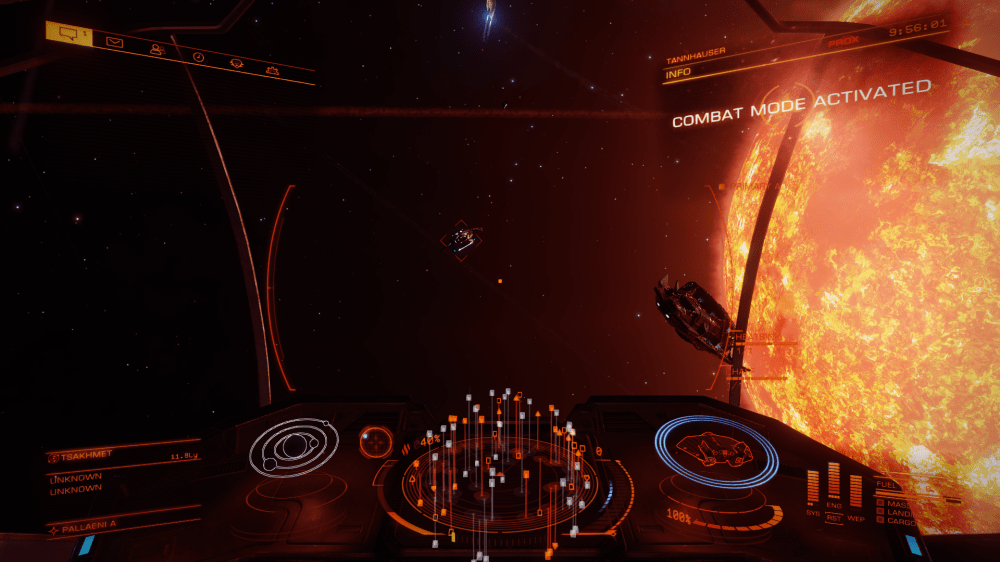This screenshot has height=562, width=1000.
Task: Show the history clock tab
Action: [x=198, y=57]
